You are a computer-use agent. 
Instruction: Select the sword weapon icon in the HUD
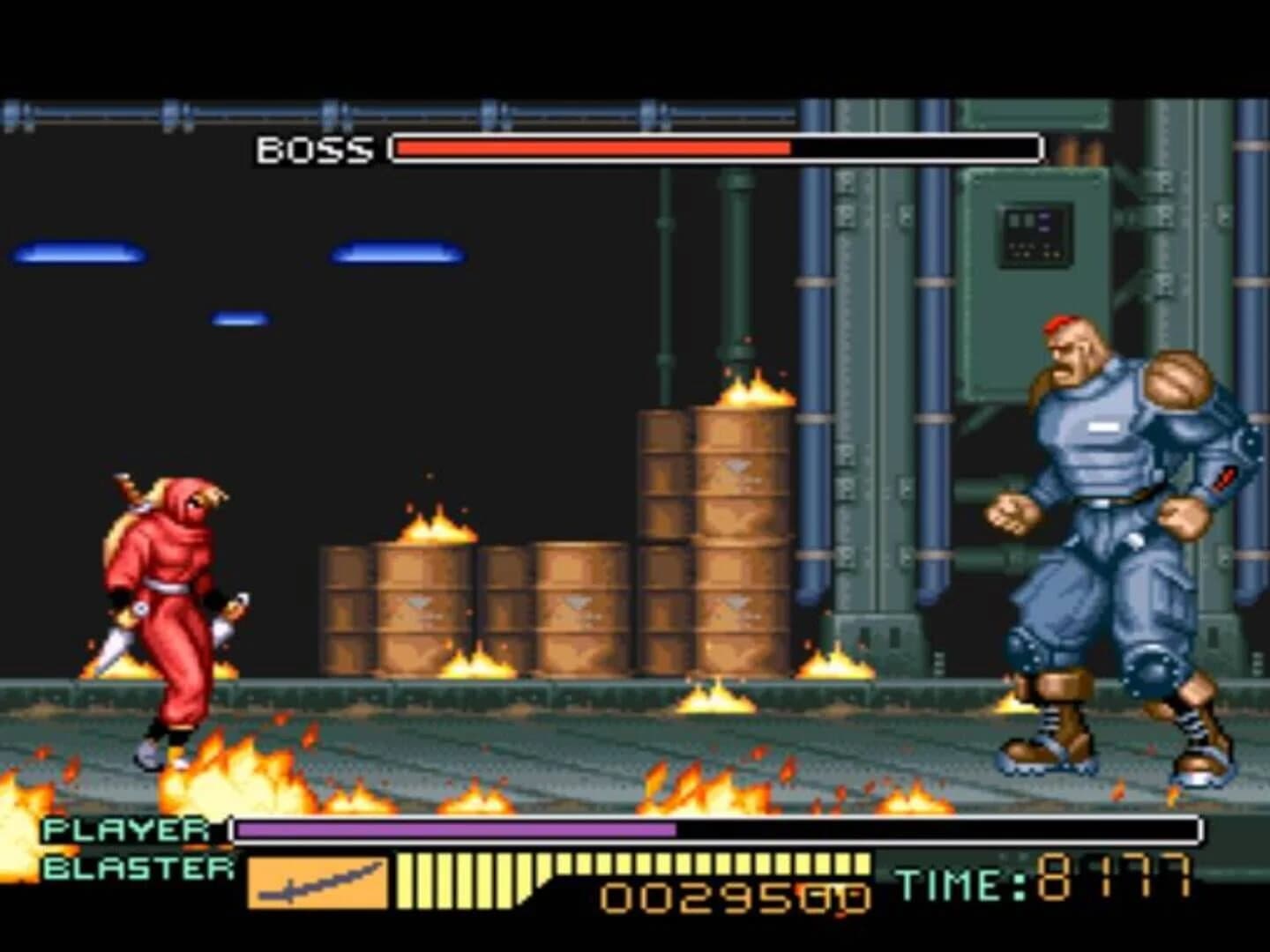point(317,884)
